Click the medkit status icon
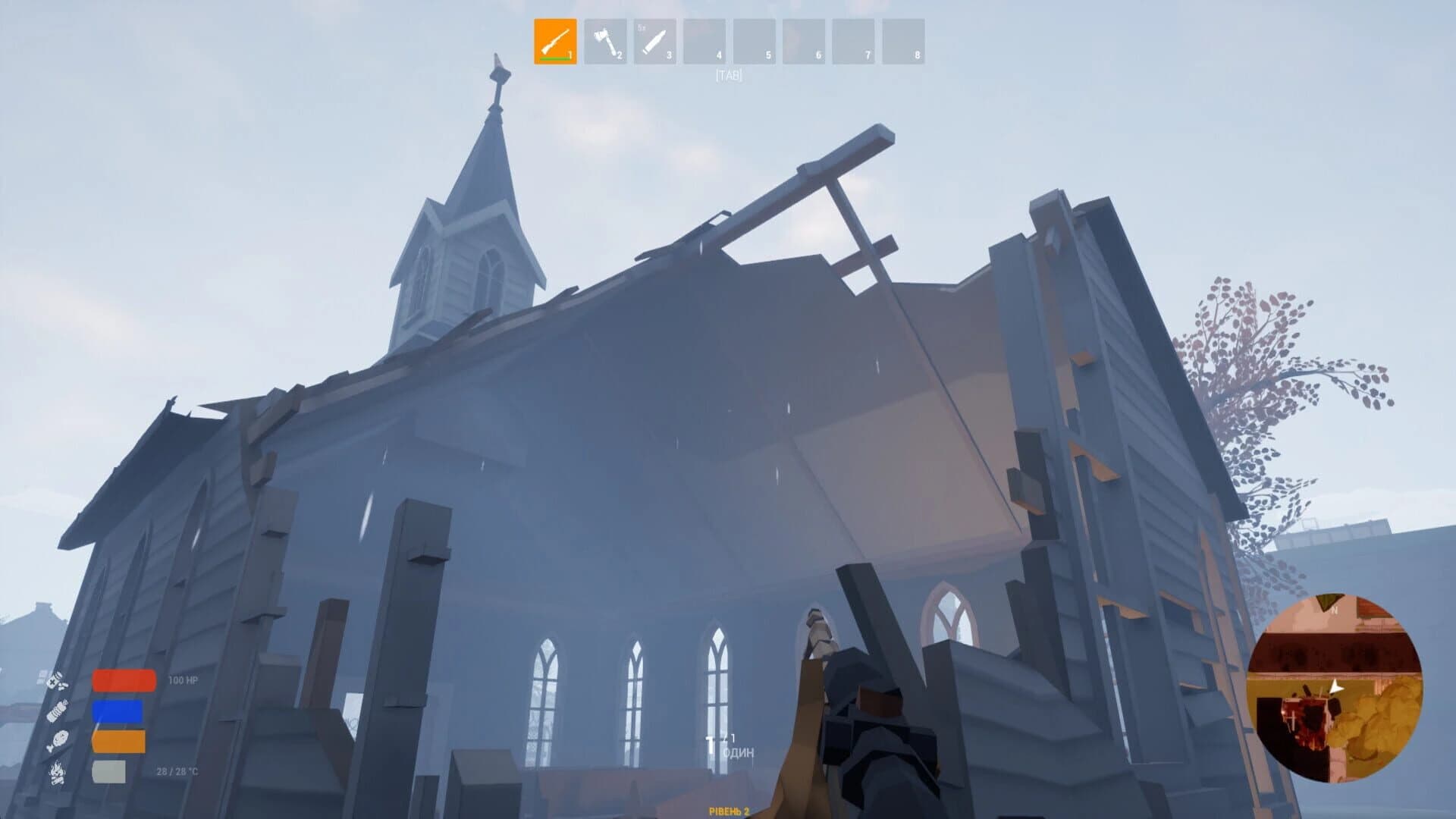The image size is (1456, 819). coord(53,682)
